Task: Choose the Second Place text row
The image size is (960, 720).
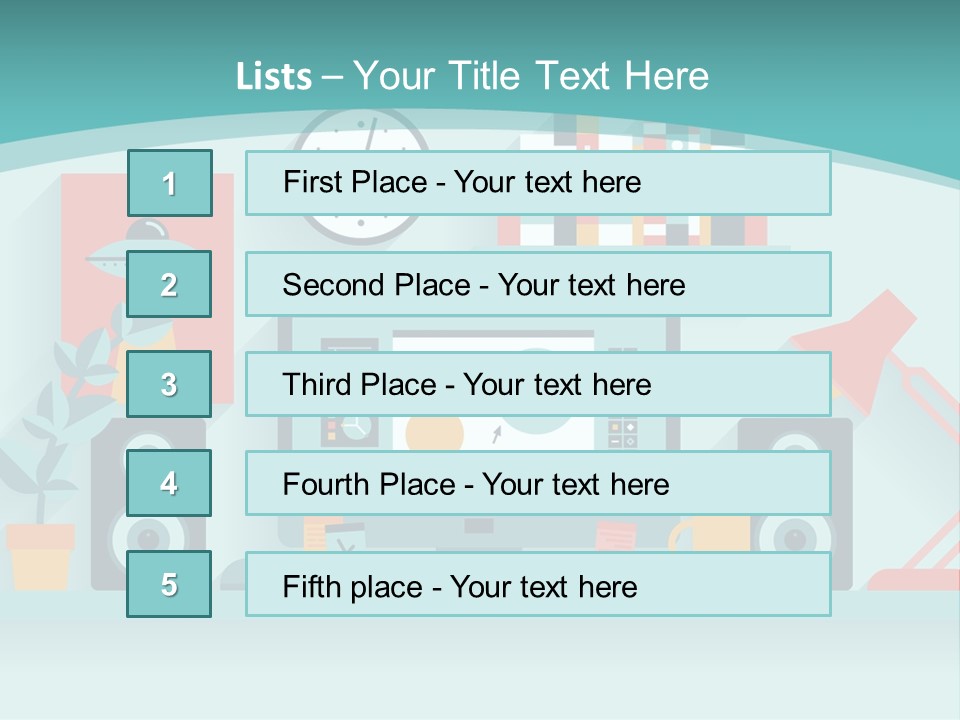Action: pos(538,284)
